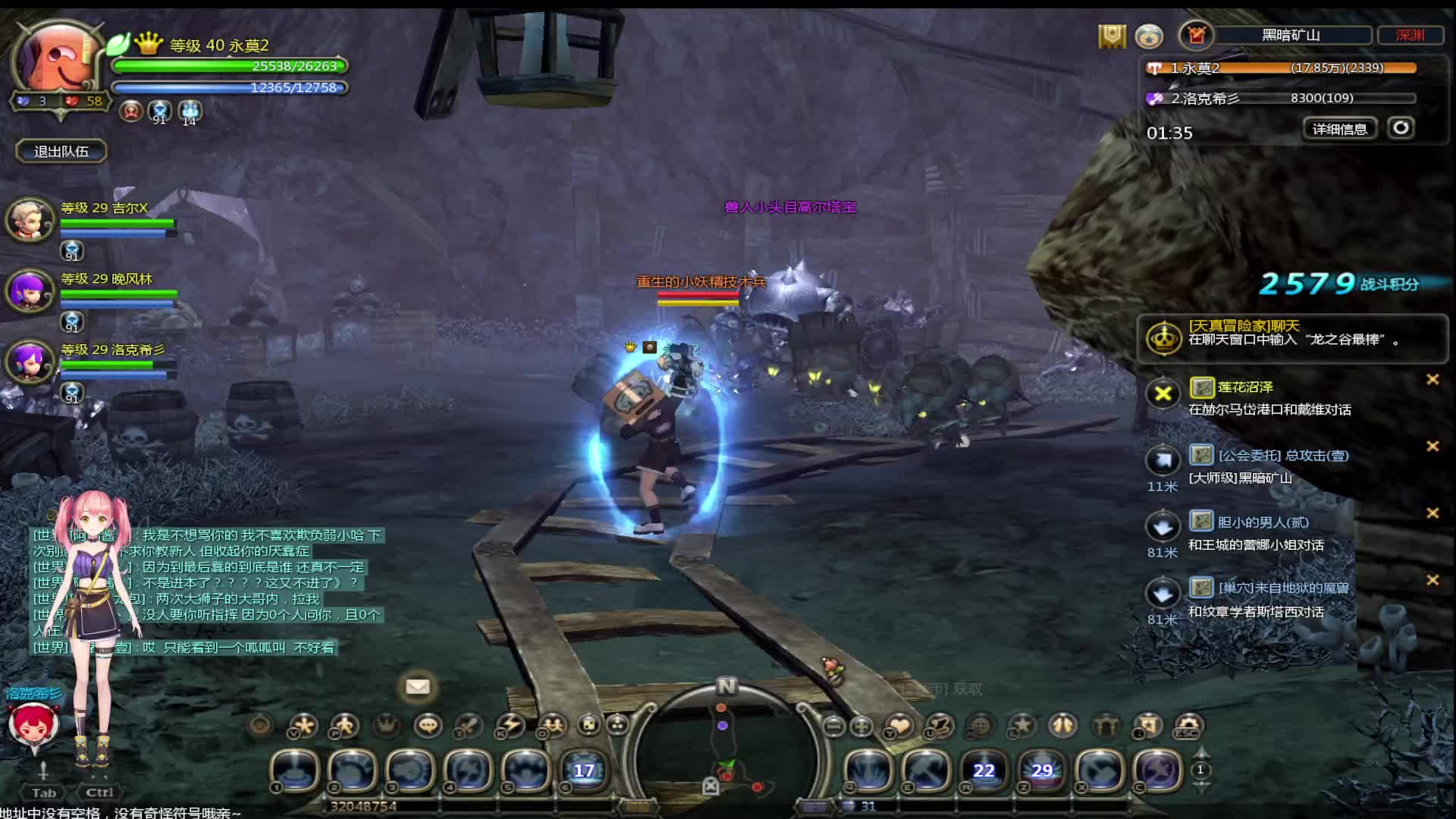Open the system menu gear icon labeled ESC
The image size is (1456, 819).
tap(1188, 726)
